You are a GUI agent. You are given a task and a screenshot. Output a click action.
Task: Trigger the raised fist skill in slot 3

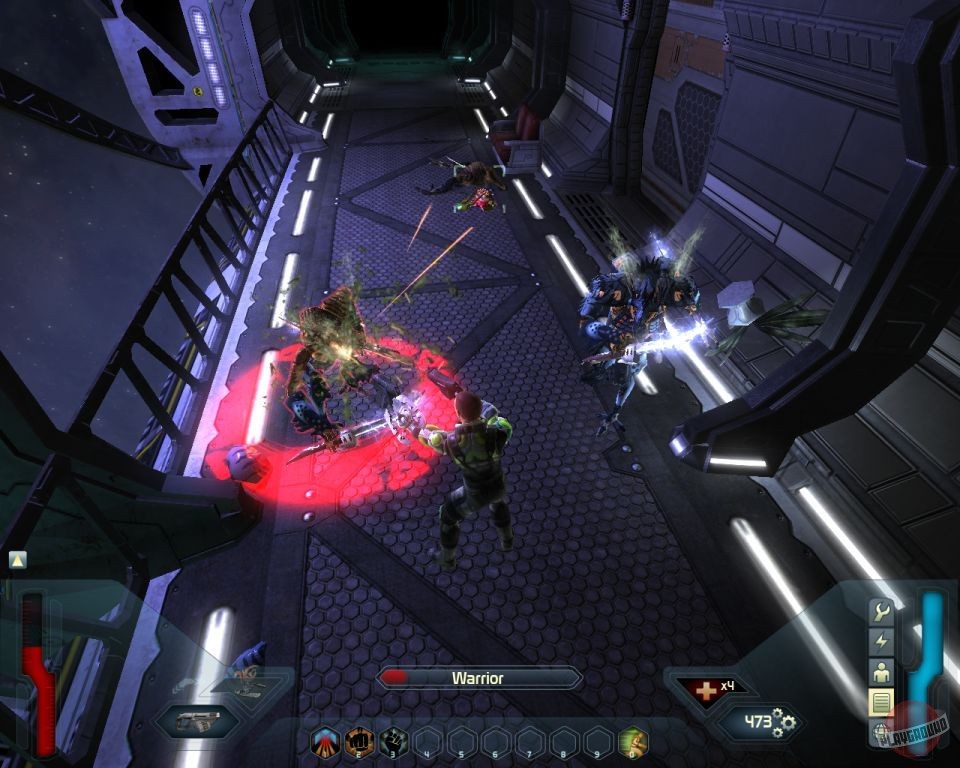[x=393, y=742]
